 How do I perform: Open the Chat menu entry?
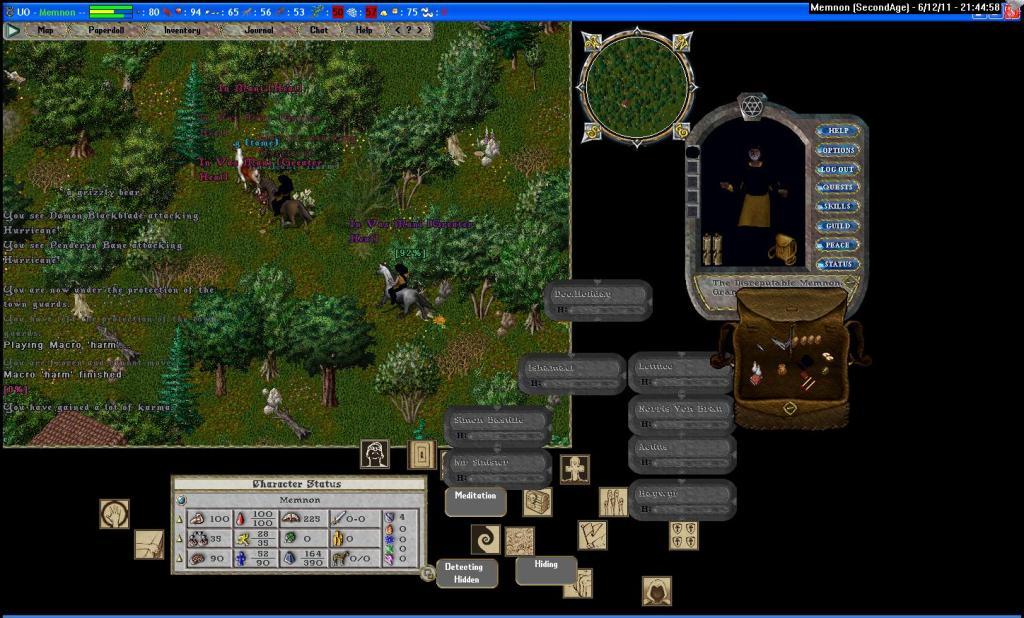pyautogui.click(x=318, y=30)
